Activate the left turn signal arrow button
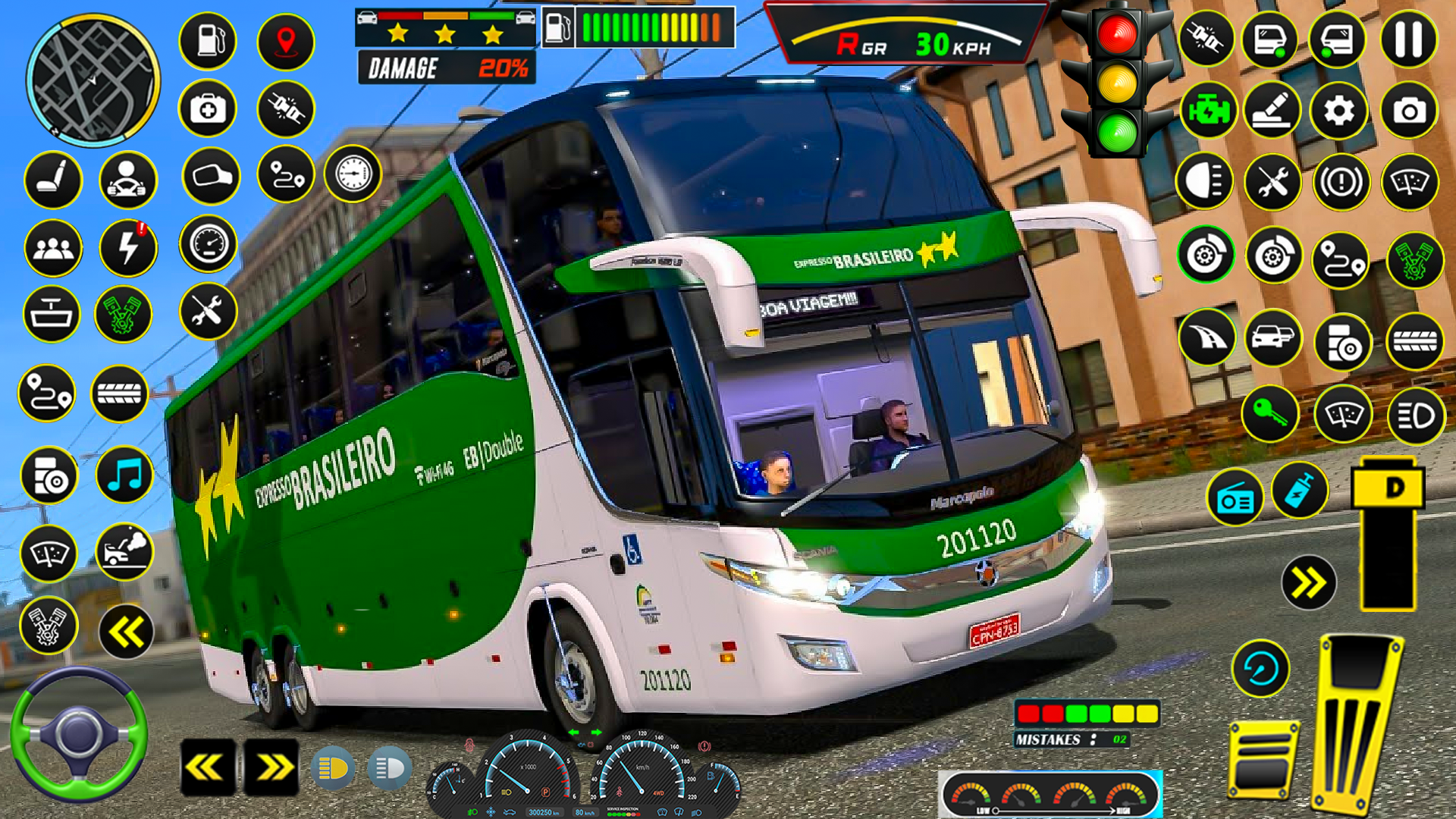This screenshot has width=1456, height=819. coord(208,768)
